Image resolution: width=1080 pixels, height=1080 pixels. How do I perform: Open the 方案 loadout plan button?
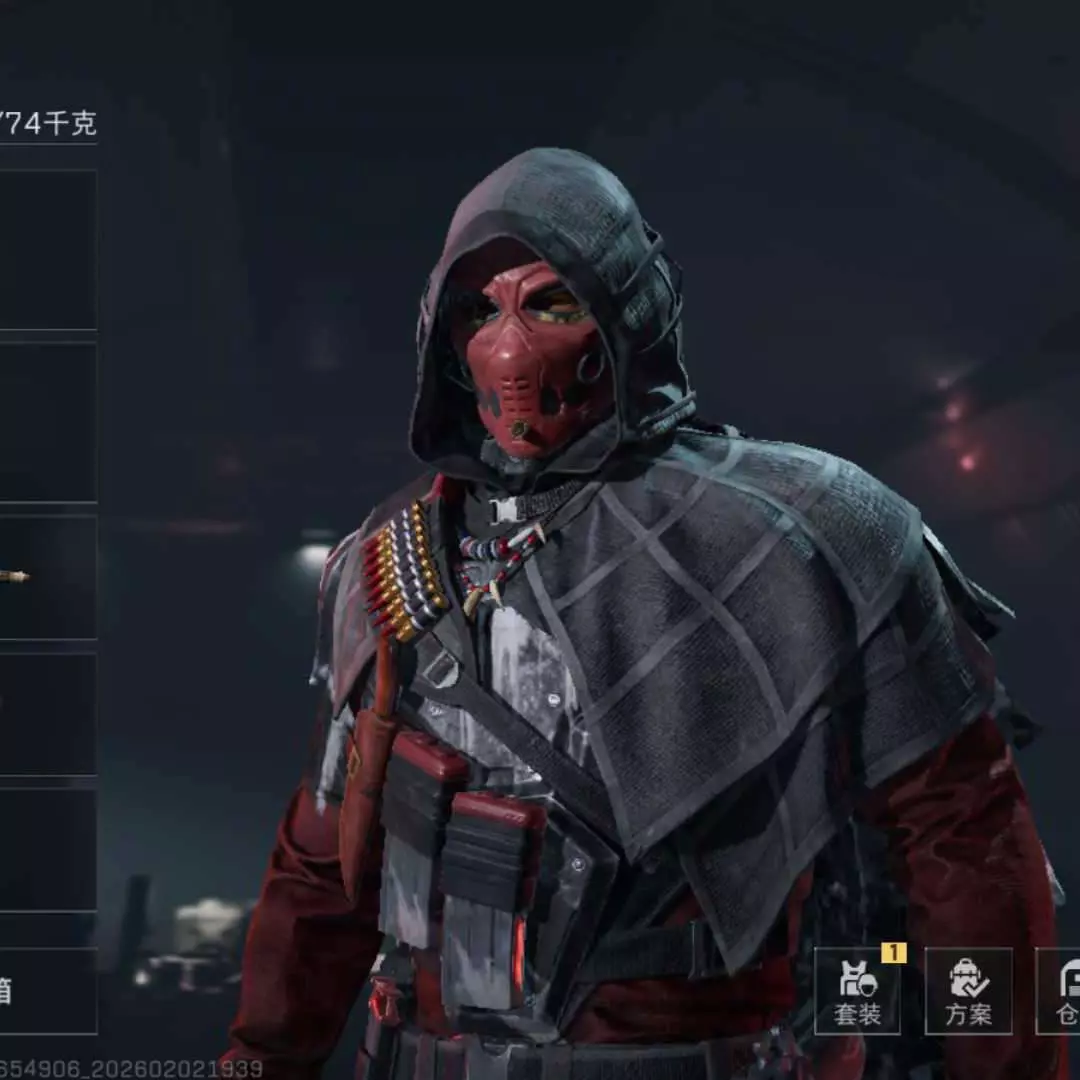968,991
